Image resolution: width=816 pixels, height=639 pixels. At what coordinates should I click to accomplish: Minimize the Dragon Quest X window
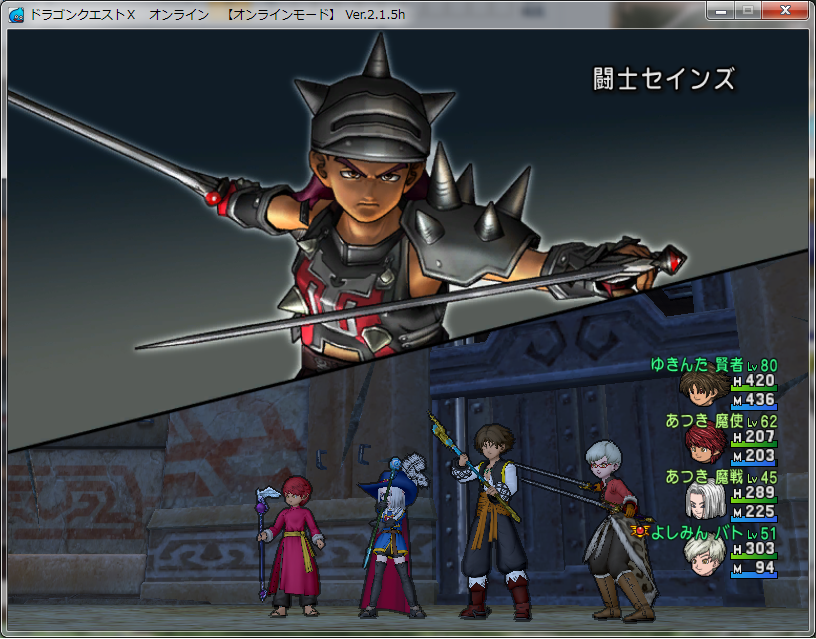720,10
